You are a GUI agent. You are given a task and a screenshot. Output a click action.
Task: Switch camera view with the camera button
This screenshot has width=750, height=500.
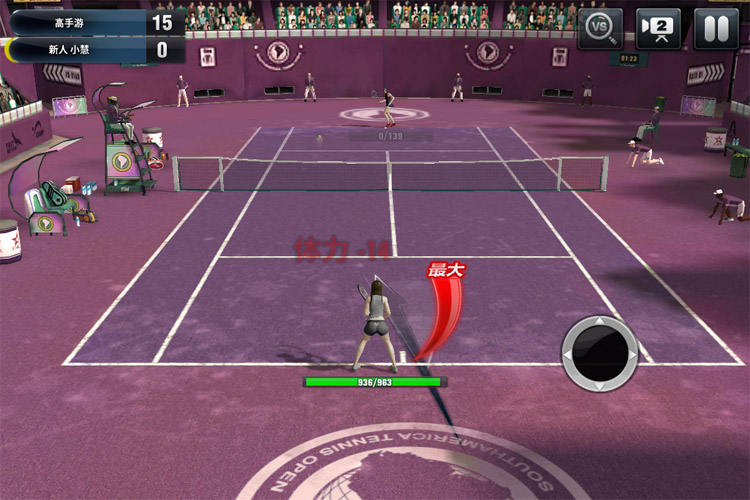[x=658, y=28]
